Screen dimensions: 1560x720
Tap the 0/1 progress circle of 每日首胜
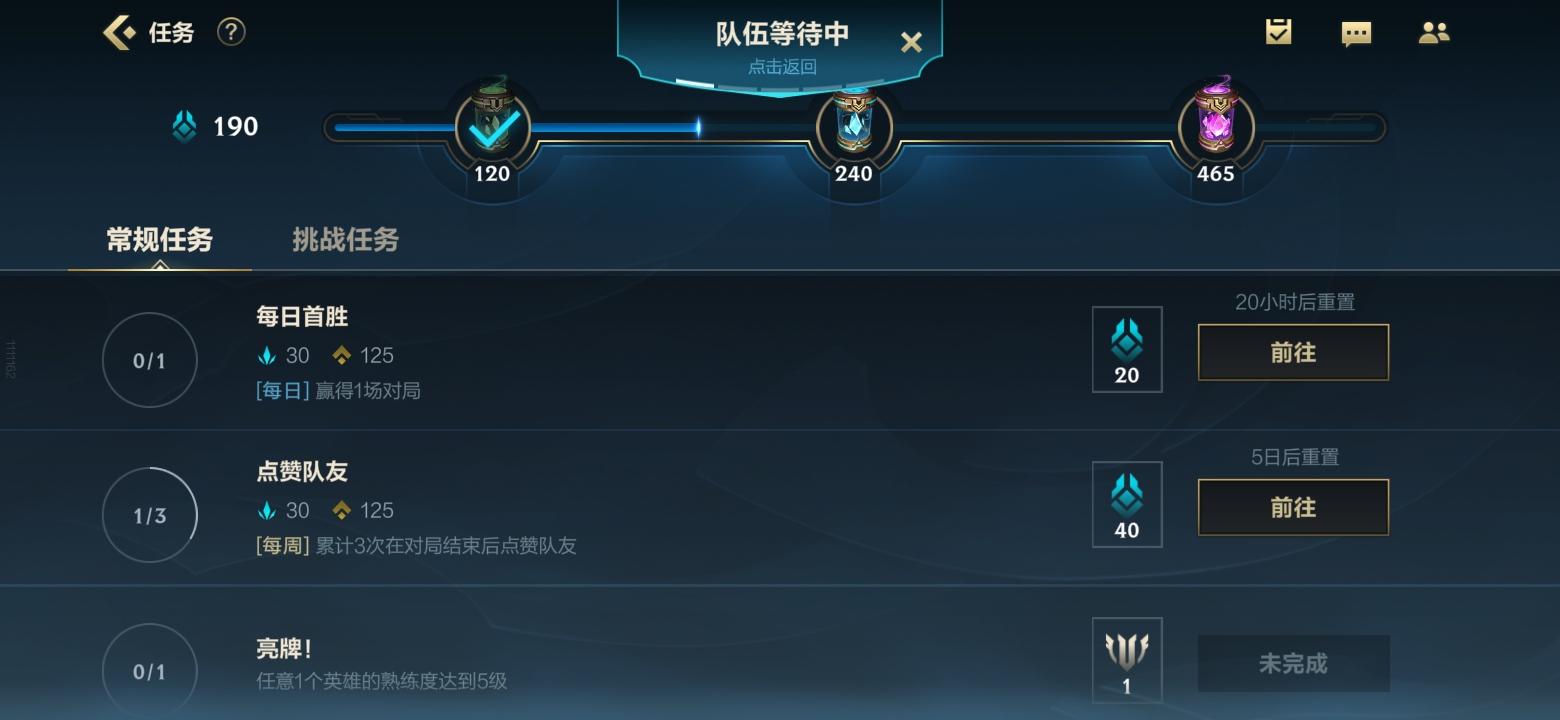click(x=150, y=360)
